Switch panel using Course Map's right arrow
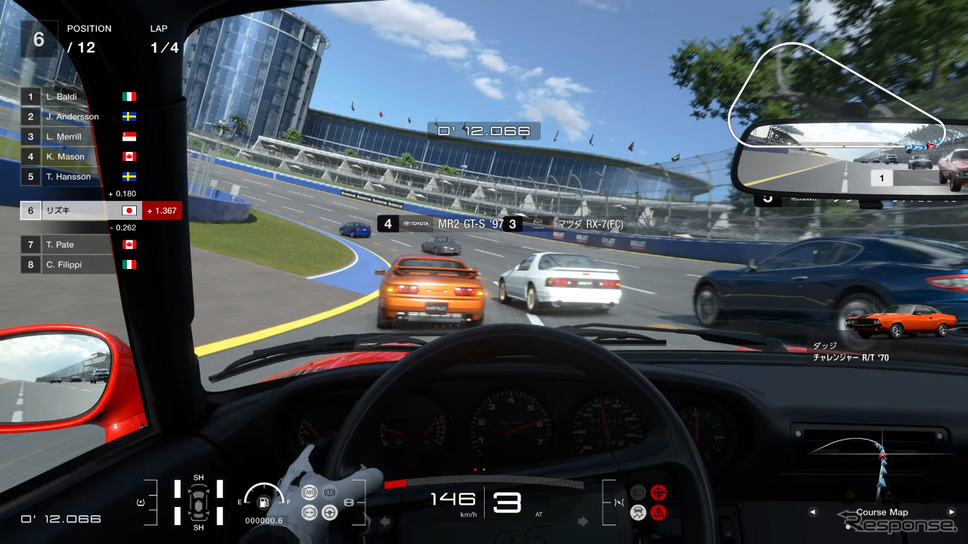Image resolution: width=968 pixels, height=544 pixels. (951, 513)
